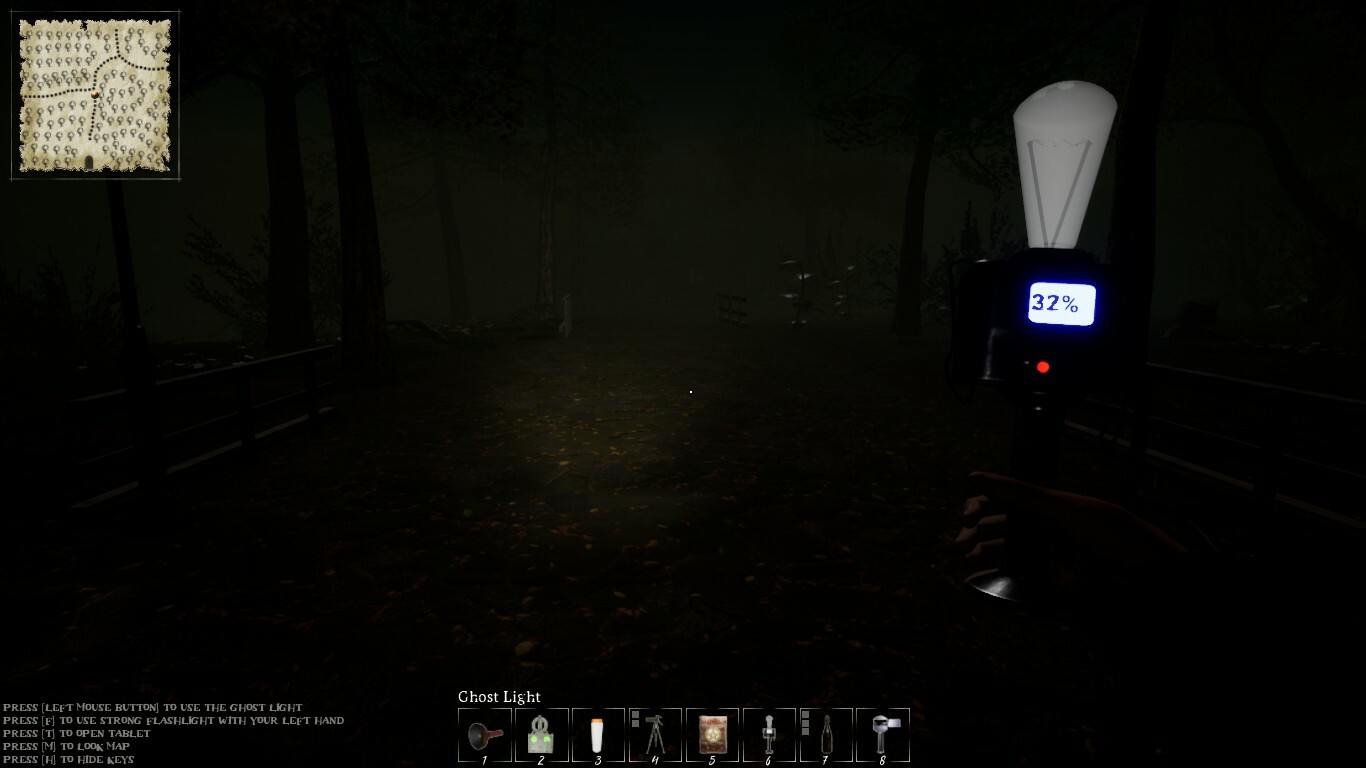The width and height of the screenshot is (1366, 768).
Task: Select the Ghost Light in slot 1
Action: pyautogui.click(x=485, y=735)
